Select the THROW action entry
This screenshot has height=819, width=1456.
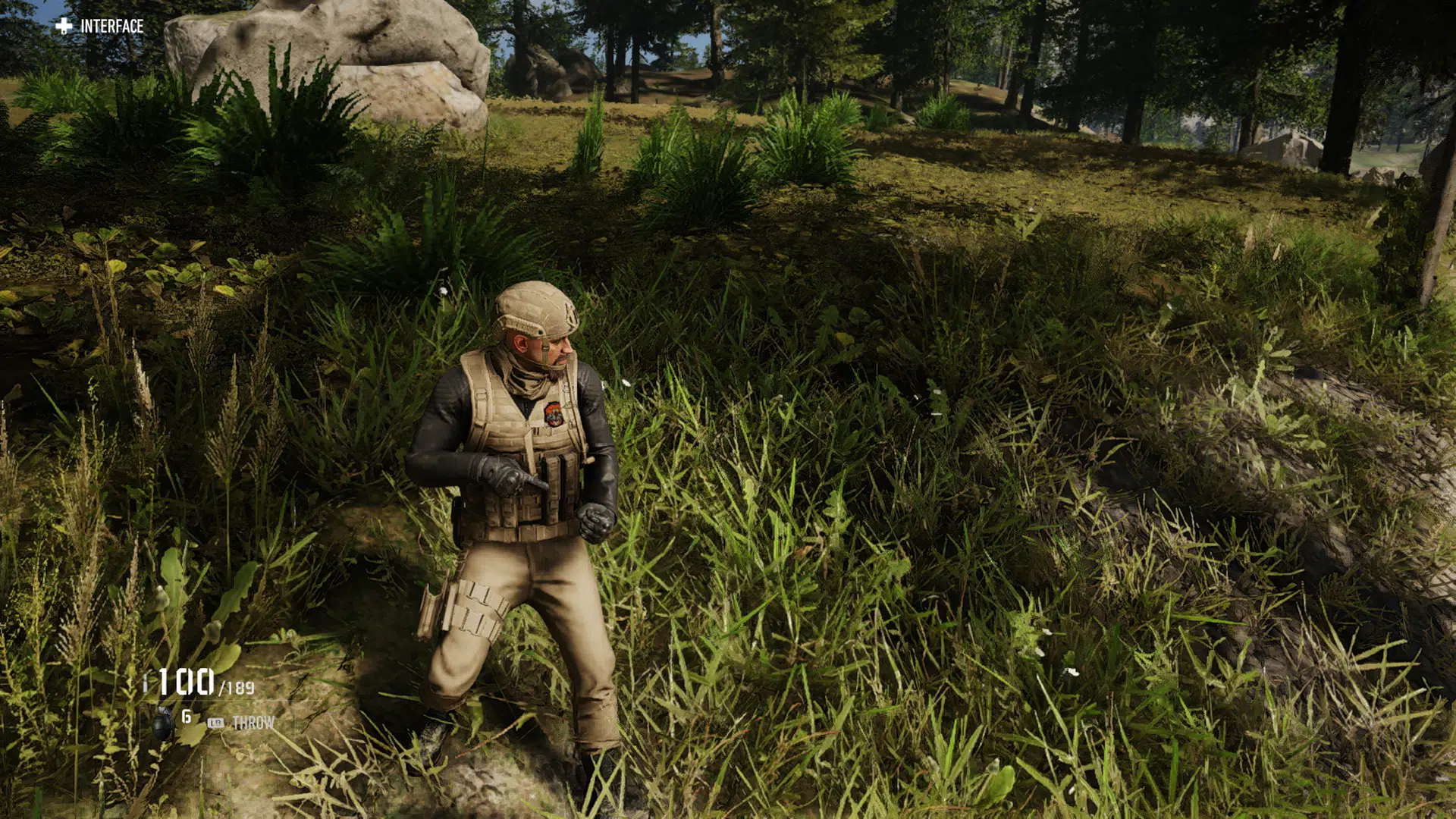(x=254, y=723)
